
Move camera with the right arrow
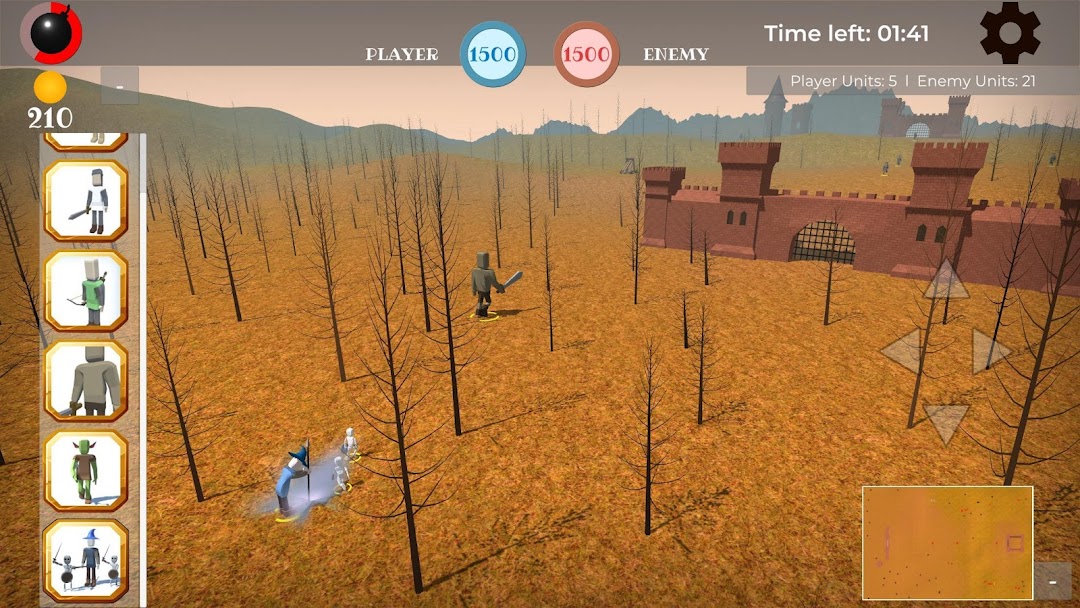coord(990,351)
